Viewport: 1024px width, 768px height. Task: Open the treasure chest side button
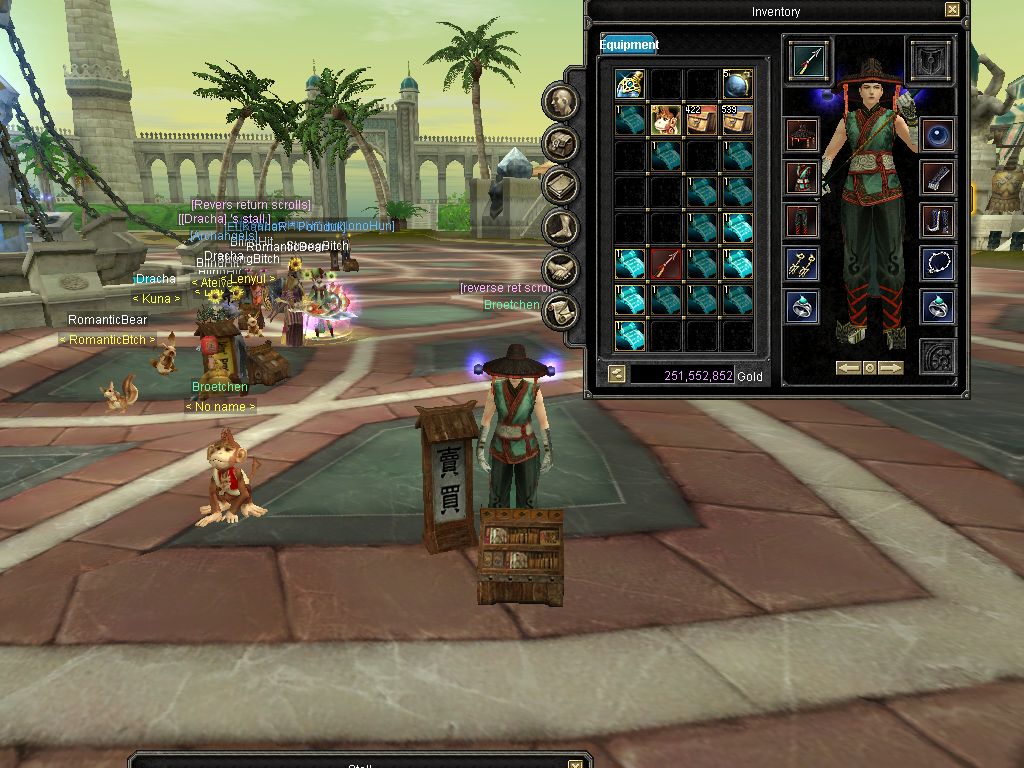coord(563,143)
